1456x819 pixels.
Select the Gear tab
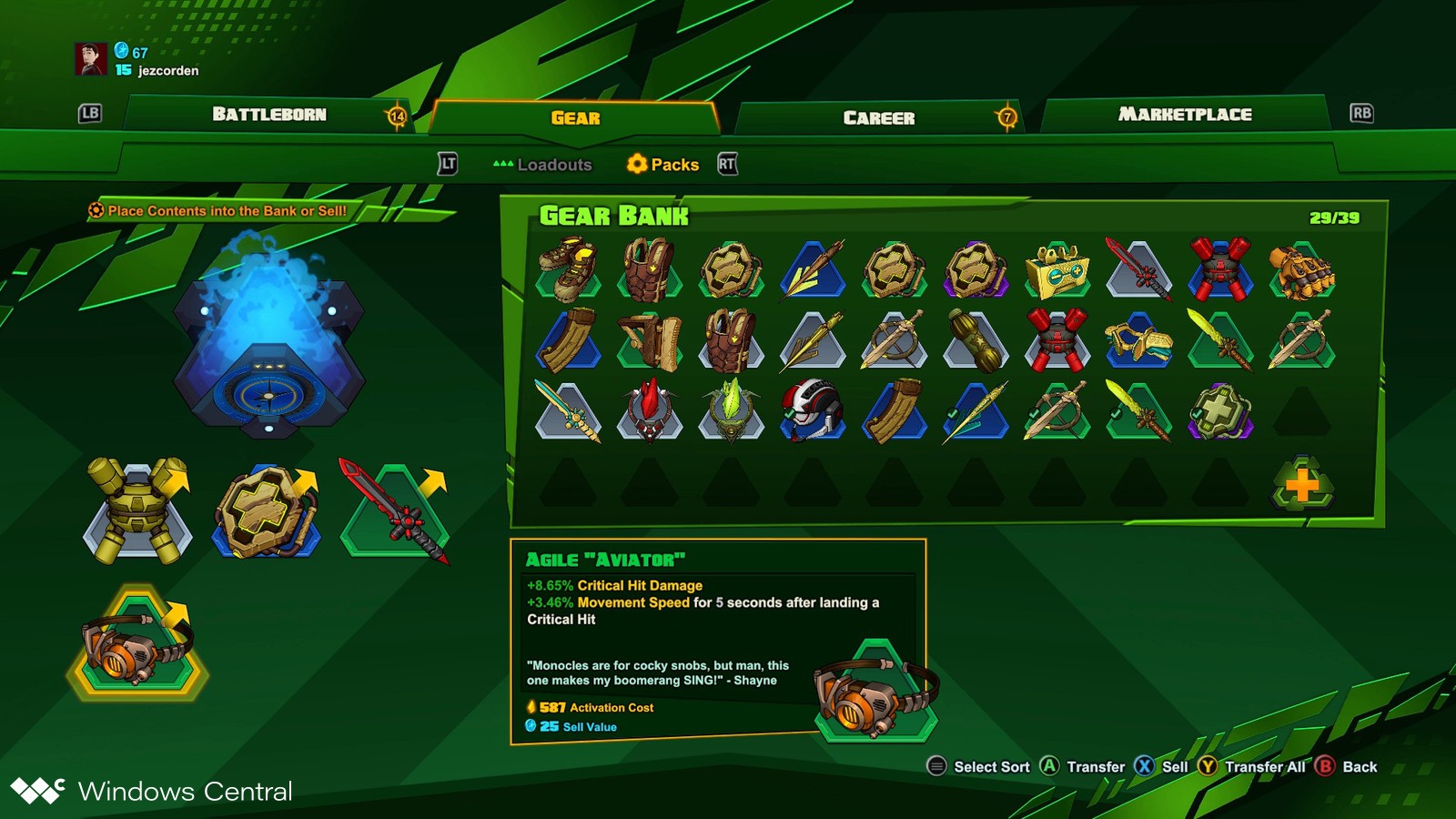[x=575, y=117]
